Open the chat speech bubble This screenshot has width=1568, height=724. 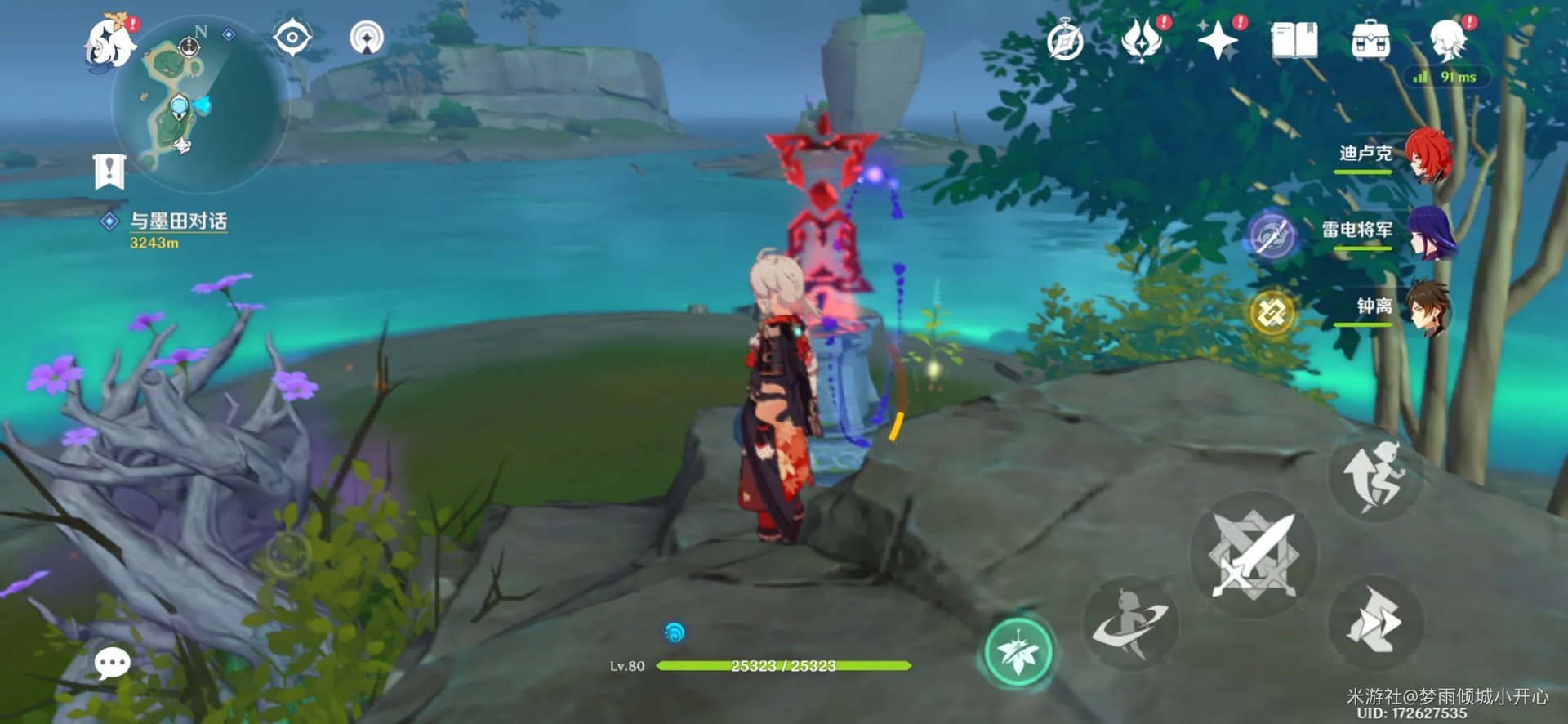click(x=112, y=664)
